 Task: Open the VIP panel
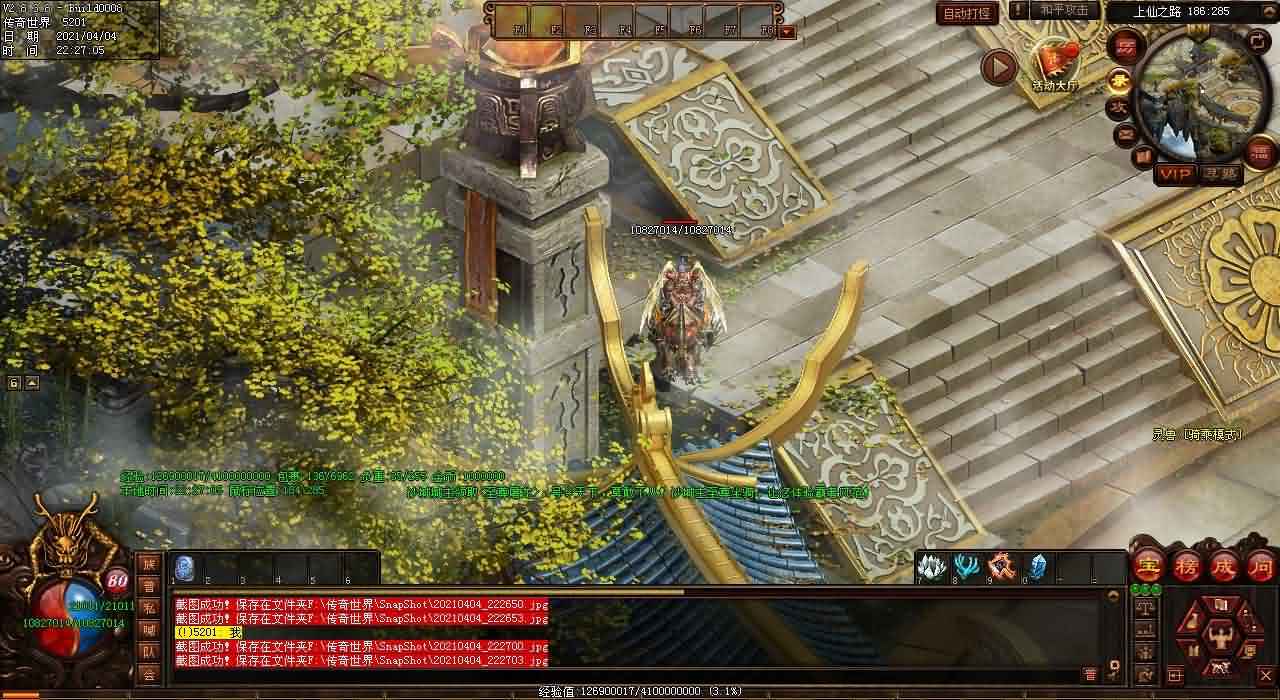(x=1175, y=174)
